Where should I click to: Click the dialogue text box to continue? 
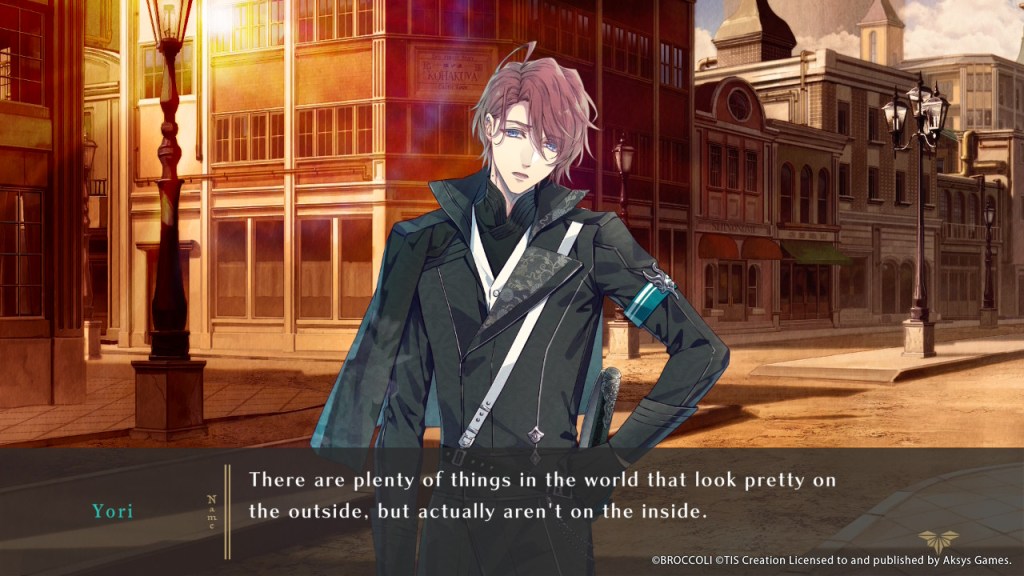541,495
